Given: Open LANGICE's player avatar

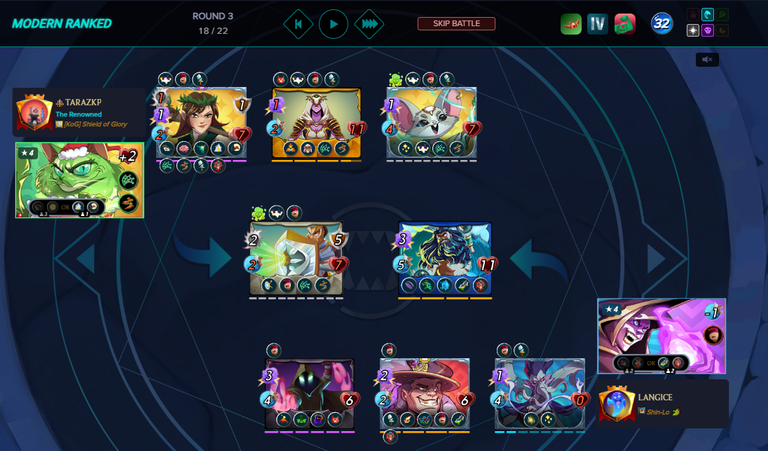Looking at the screenshot, I should (616, 404).
